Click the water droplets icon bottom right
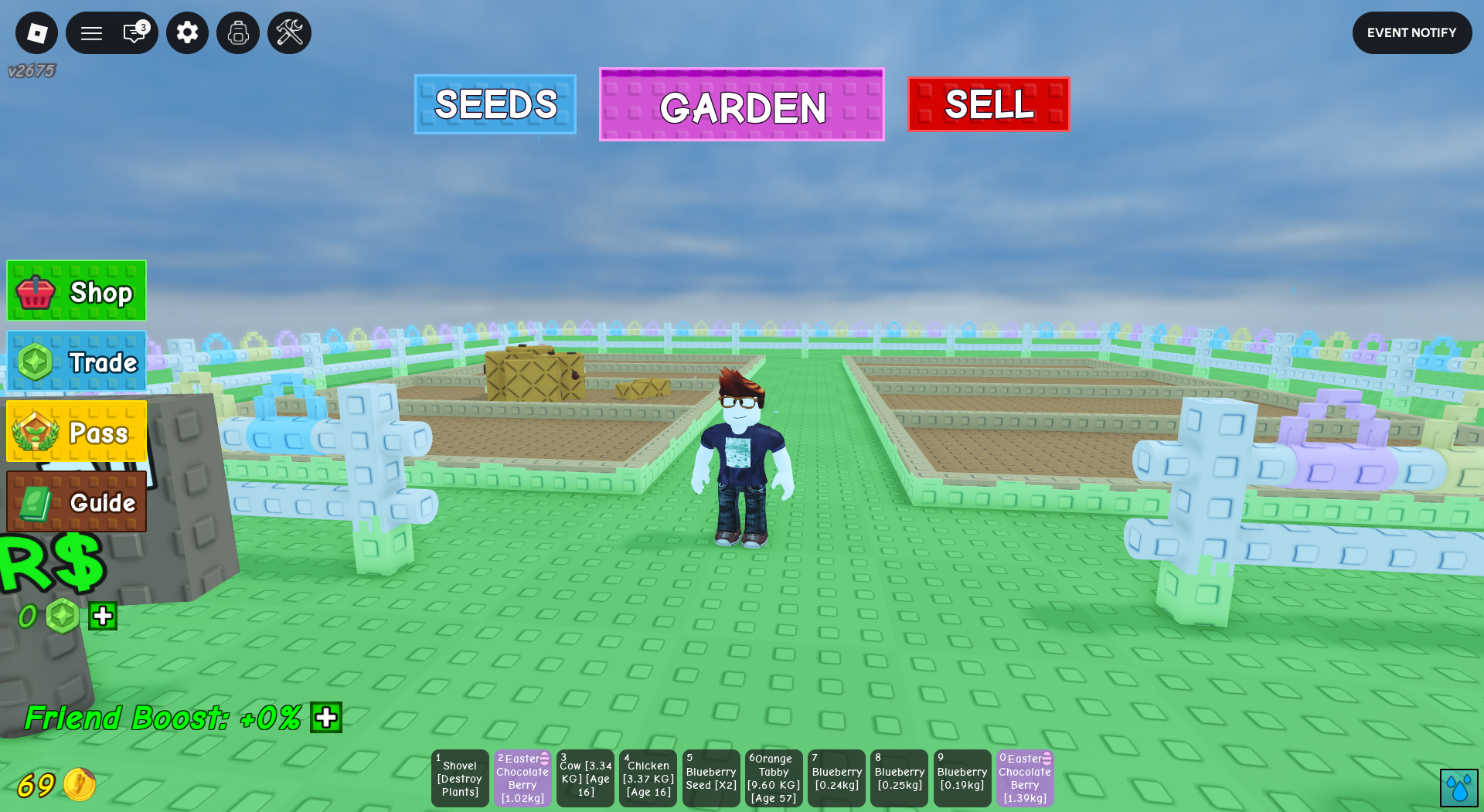This screenshot has height=812, width=1484. (1460, 787)
